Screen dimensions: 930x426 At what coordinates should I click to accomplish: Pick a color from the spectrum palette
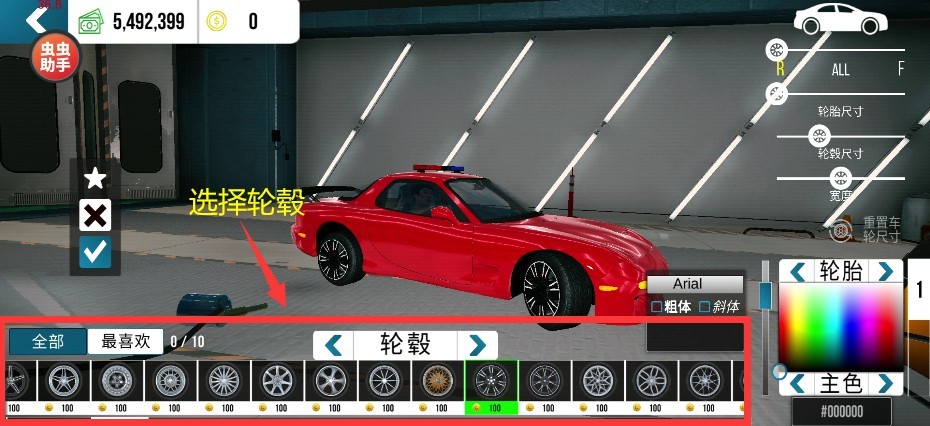tap(840, 325)
